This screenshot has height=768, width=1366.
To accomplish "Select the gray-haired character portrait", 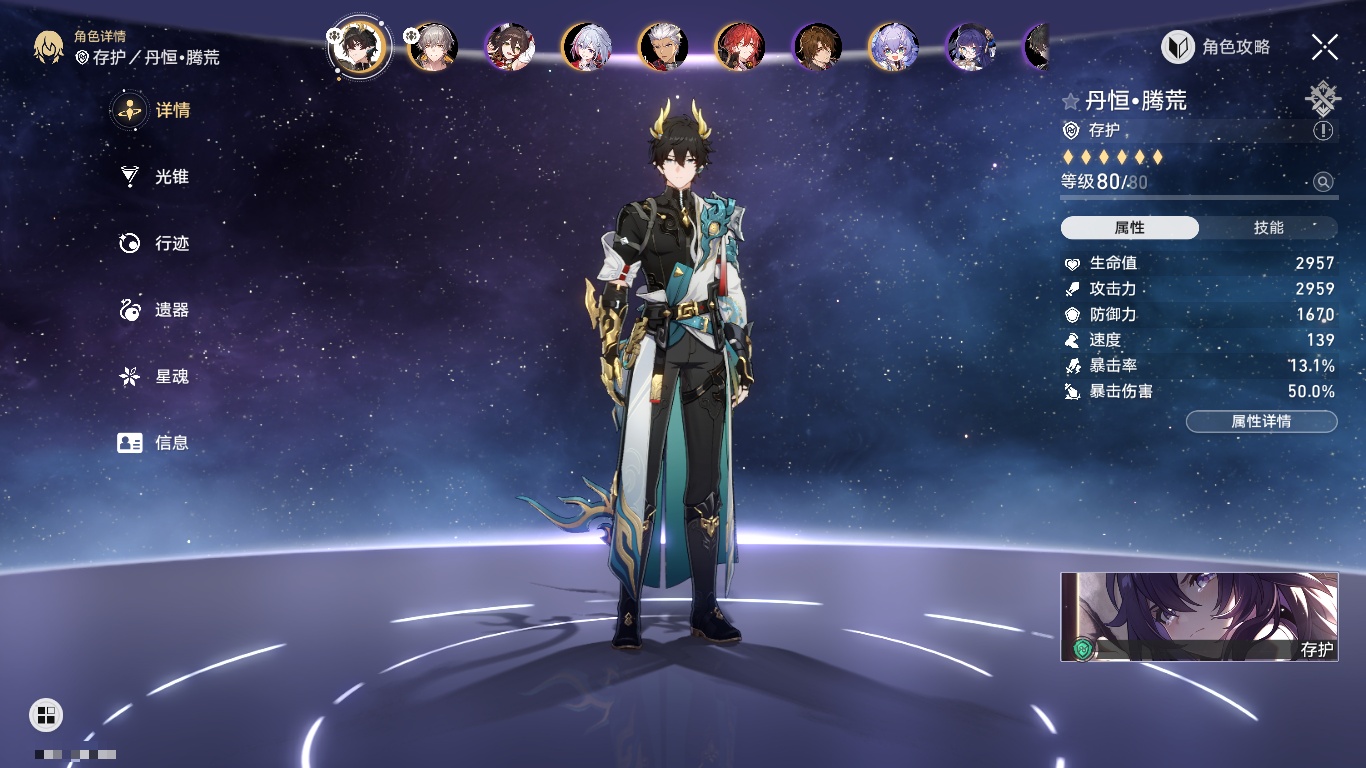I will 433,47.
